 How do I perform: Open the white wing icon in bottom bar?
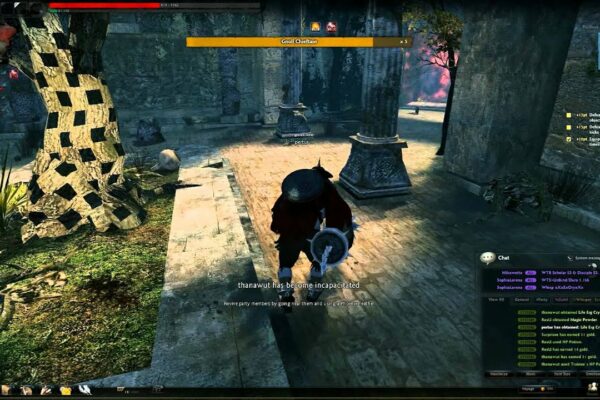click(x=85, y=389)
